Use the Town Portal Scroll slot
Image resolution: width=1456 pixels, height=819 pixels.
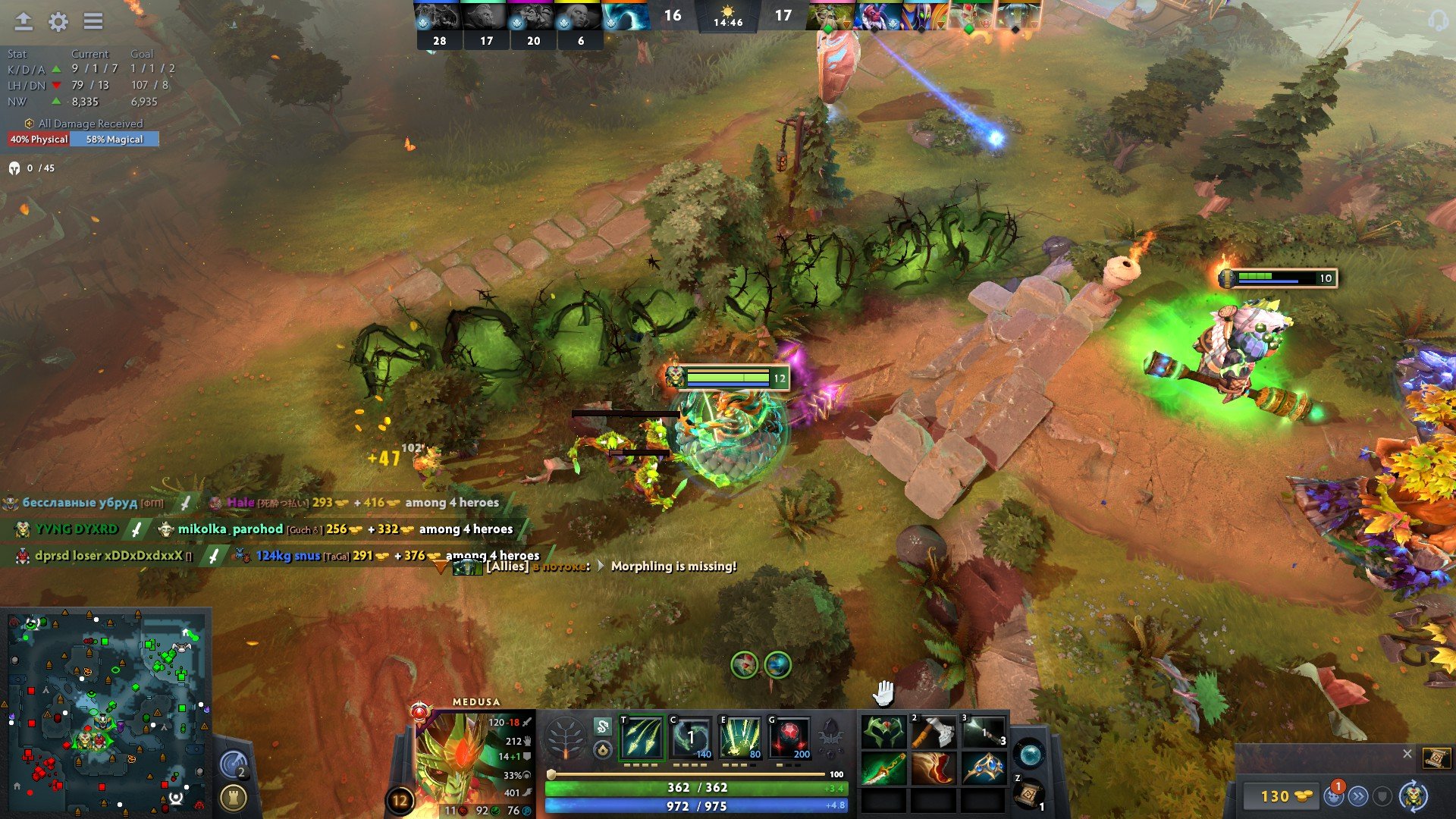[1028, 795]
